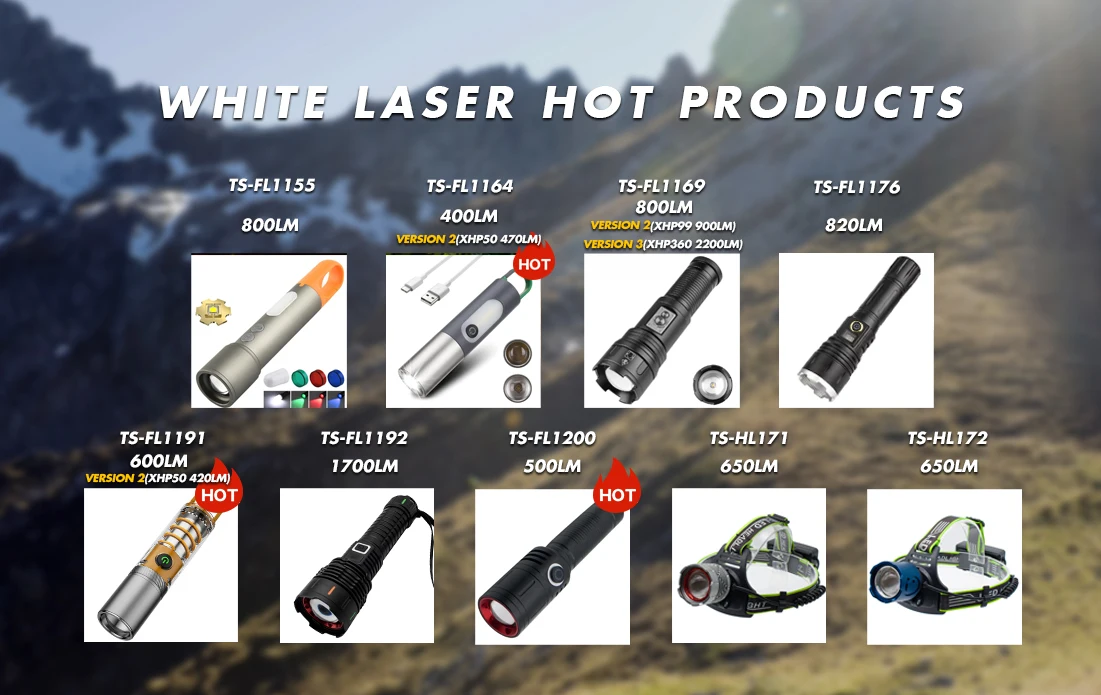View the TS-FL1200 red-ringed flashlight image
The height and width of the screenshot is (695, 1101).
552,566
